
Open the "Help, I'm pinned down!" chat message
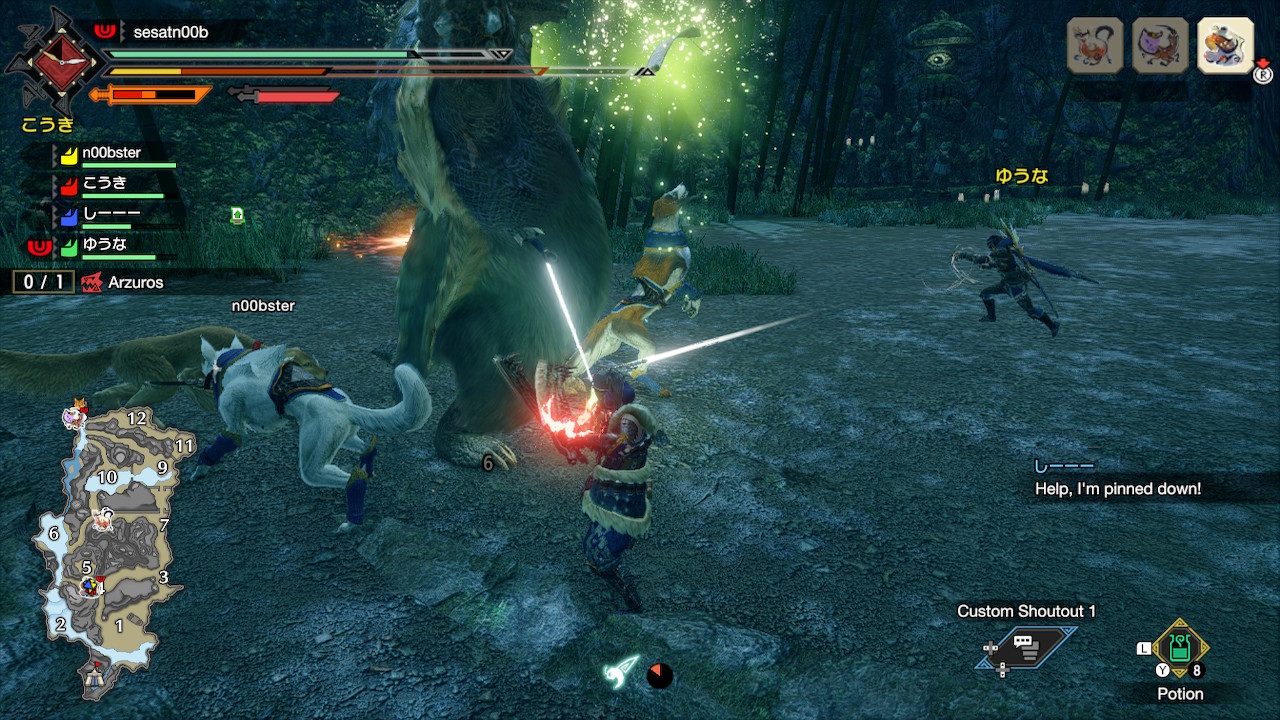coord(1117,488)
